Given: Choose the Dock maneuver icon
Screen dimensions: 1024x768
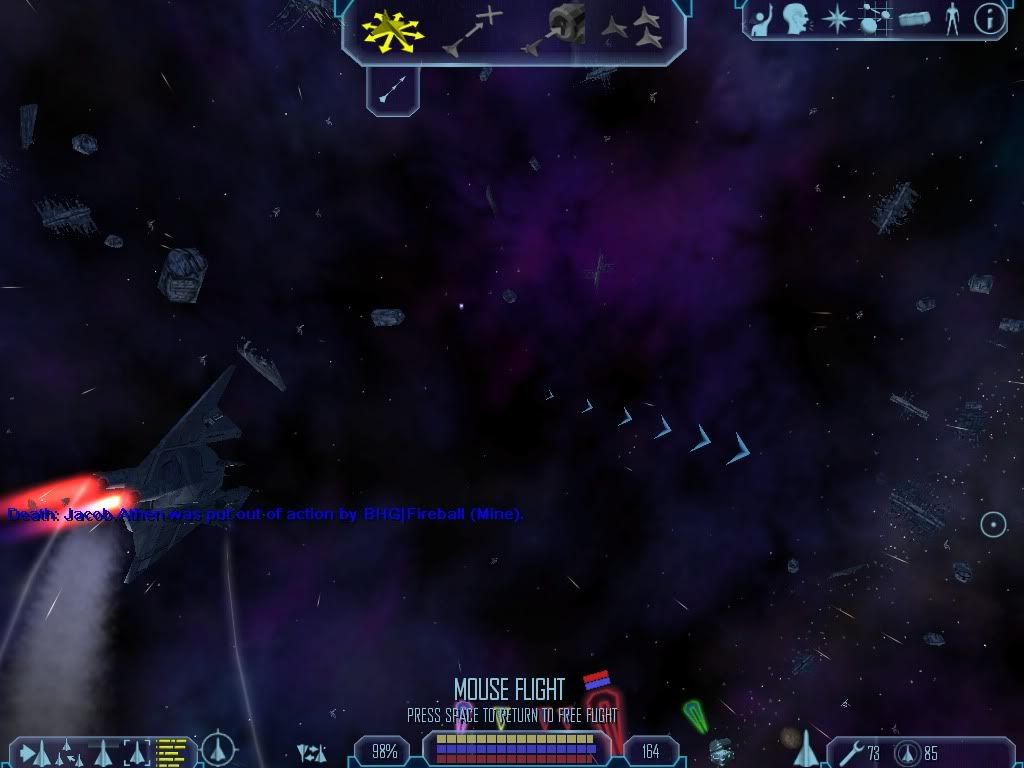Looking at the screenshot, I should tap(553, 29).
